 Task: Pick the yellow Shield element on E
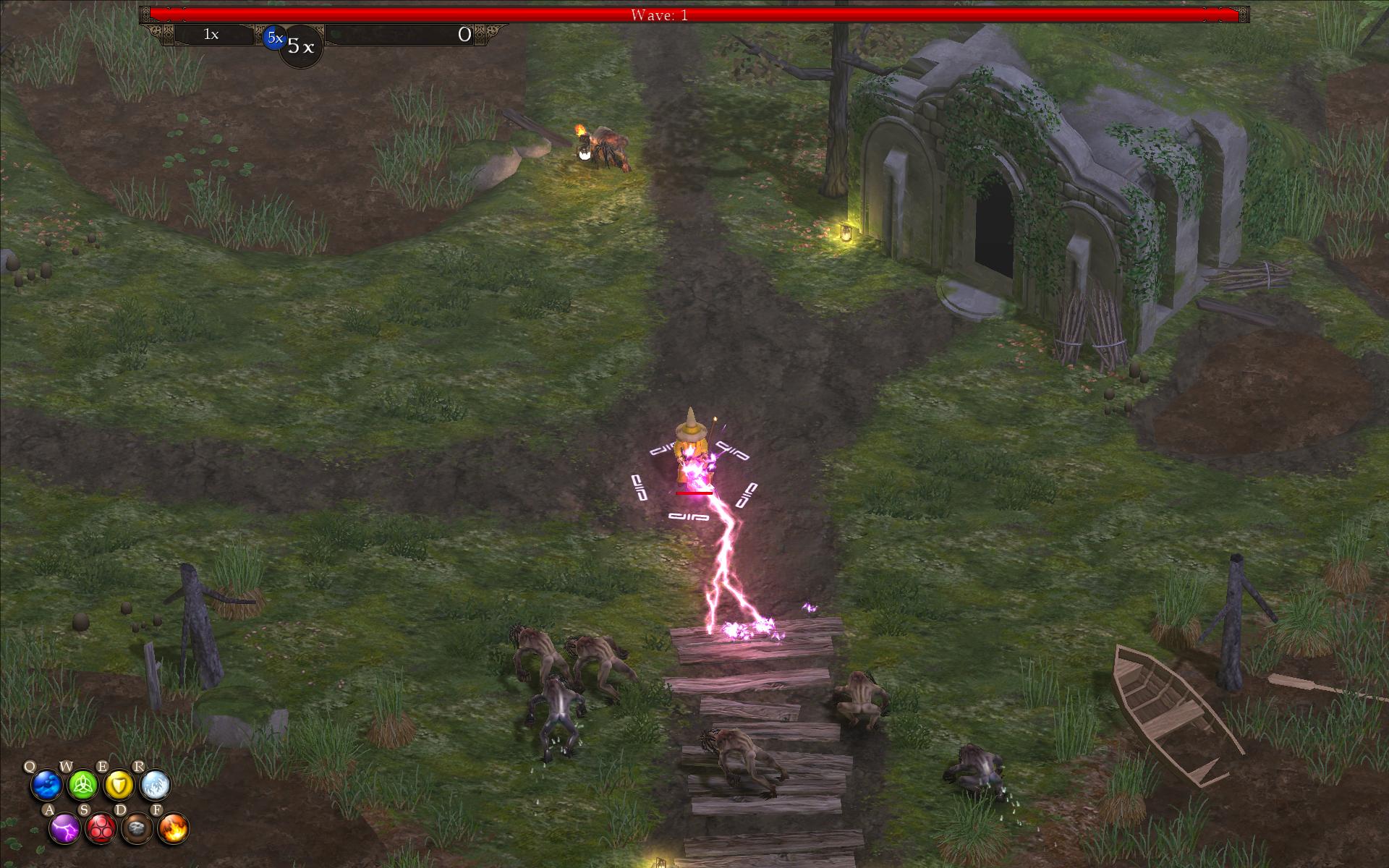[x=120, y=786]
